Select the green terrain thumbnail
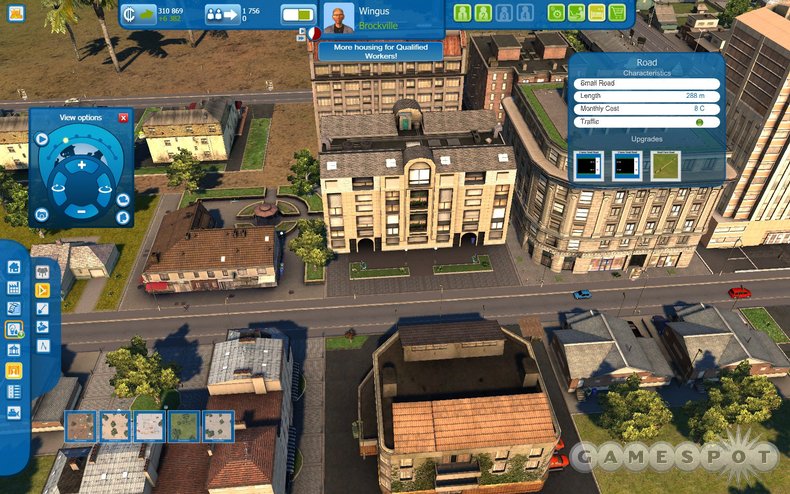Viewport: 790px width, 494px height. 184,426
